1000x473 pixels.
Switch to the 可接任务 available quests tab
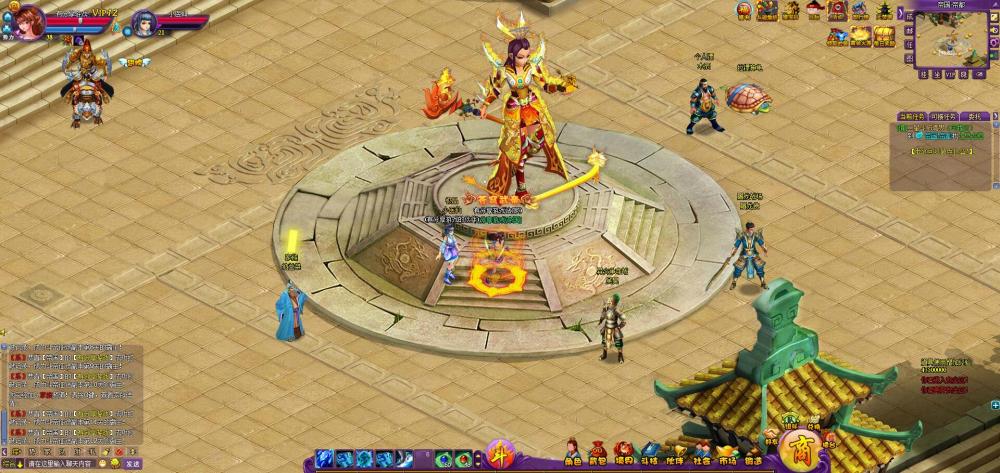tap(942, 116)
